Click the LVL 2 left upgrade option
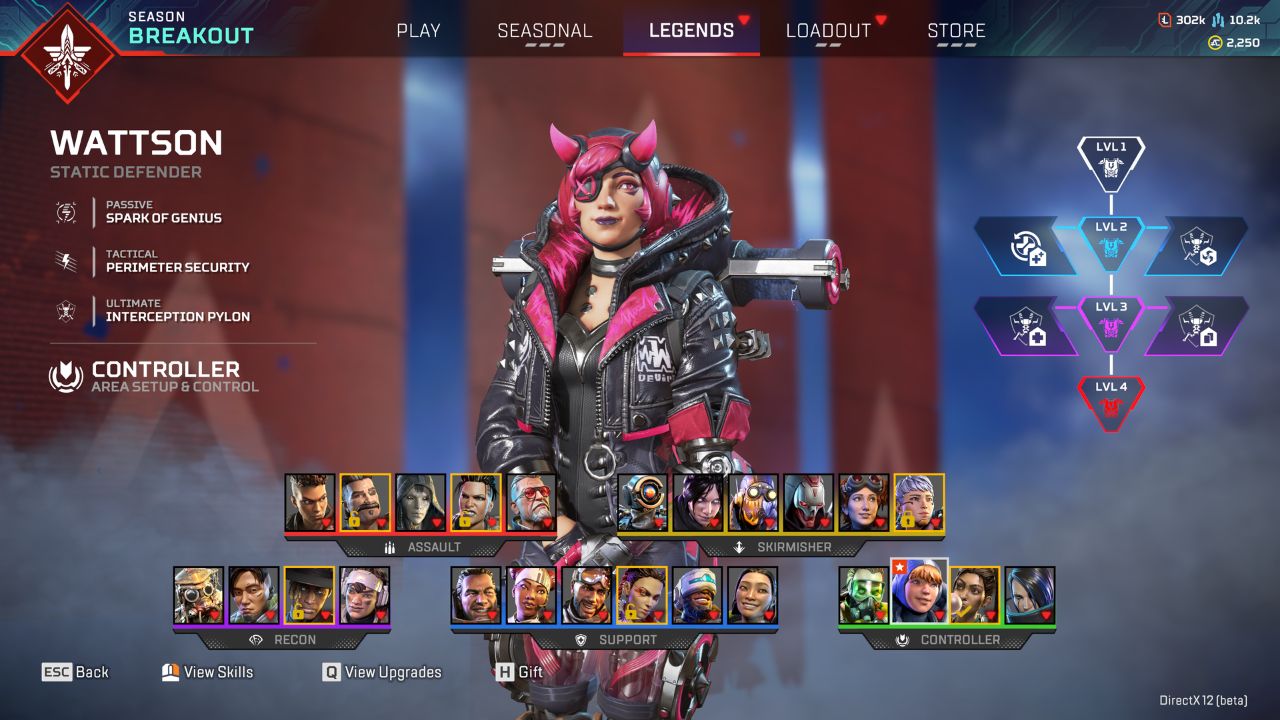The width and height of the screenshot is (1280, 720). tap(1027, 247)
